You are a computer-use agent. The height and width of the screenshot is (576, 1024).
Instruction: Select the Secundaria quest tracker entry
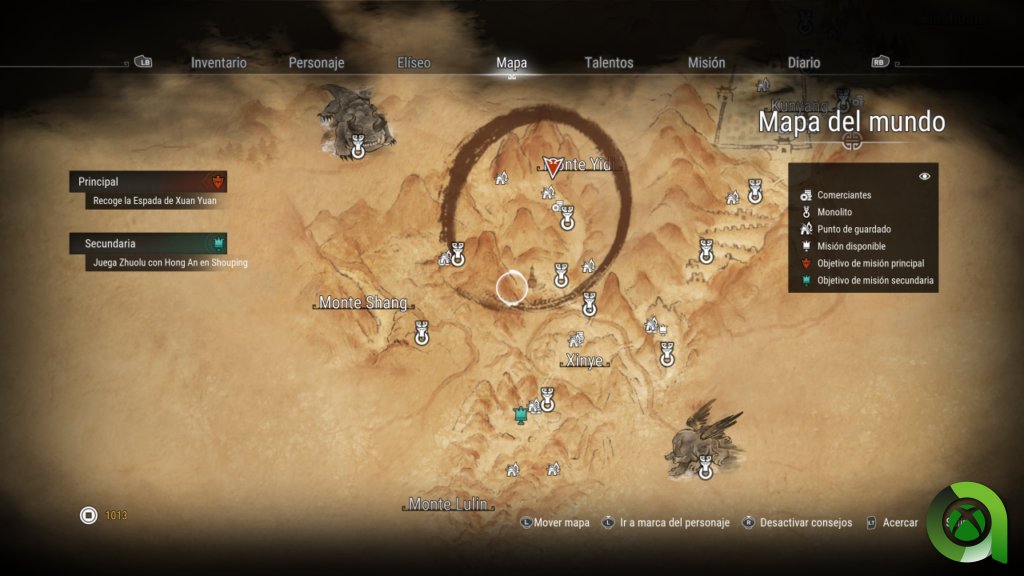tap(148, 243)
